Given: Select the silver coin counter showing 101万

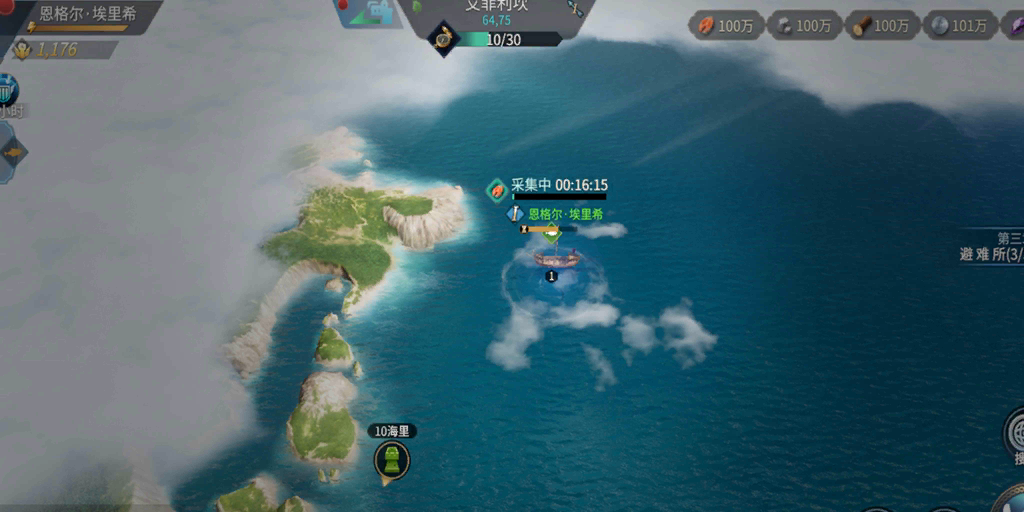Looking at the screenshot, I should pos(958,26).
